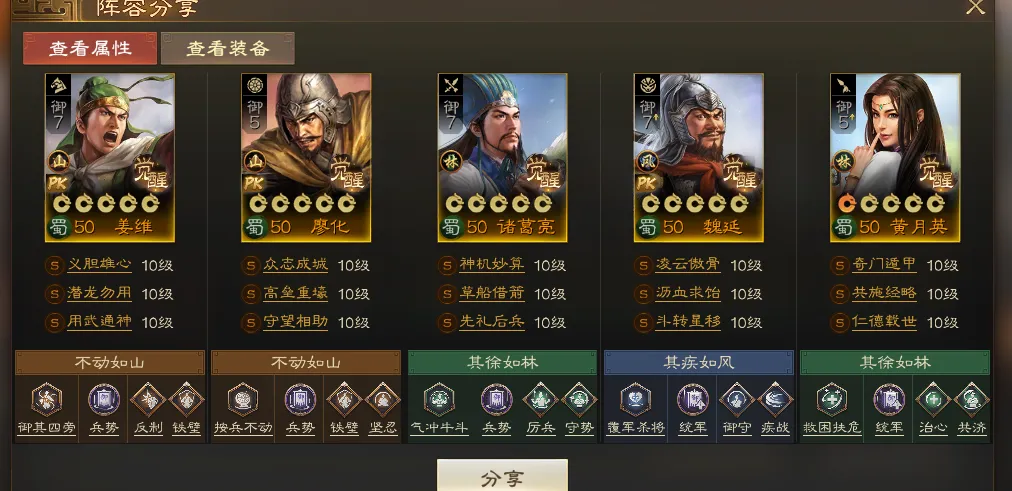The width and height of the screenshot is (1012, 491).
Task: Show the 奇门遁甲 skill details
Action: point(883,266)
